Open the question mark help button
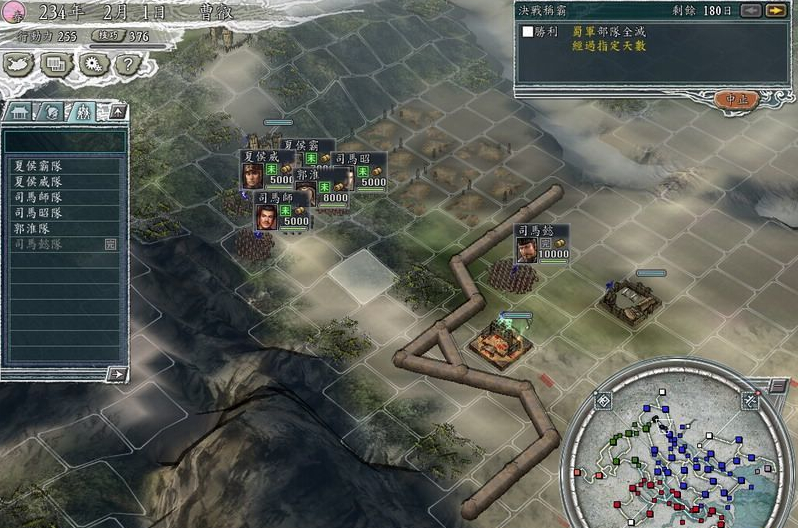This screenshot has height=528, width=798. tap(125, 64)
